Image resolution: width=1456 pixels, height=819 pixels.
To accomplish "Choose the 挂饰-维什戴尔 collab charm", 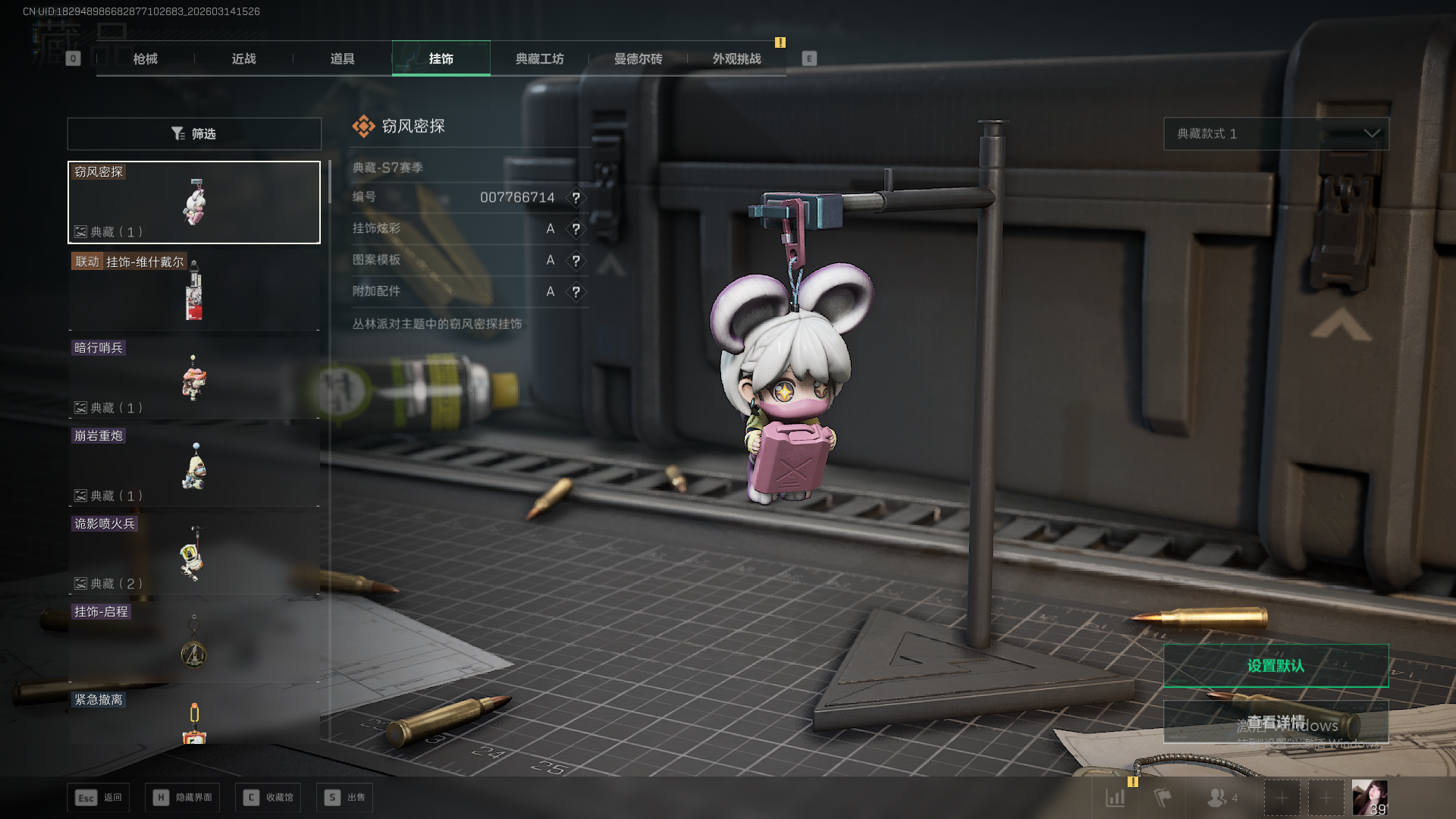I will tap(194, 291).
